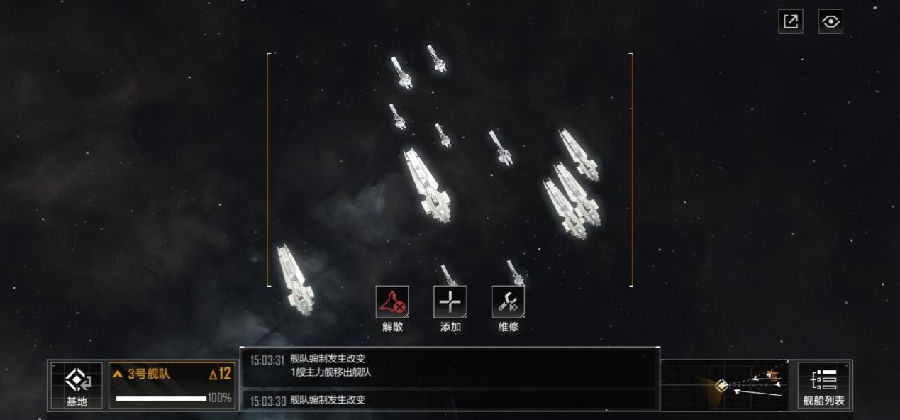900x420 pixels.
Task: Disband the fleet with the 解散 button
Action: click(x=392, y=302)
